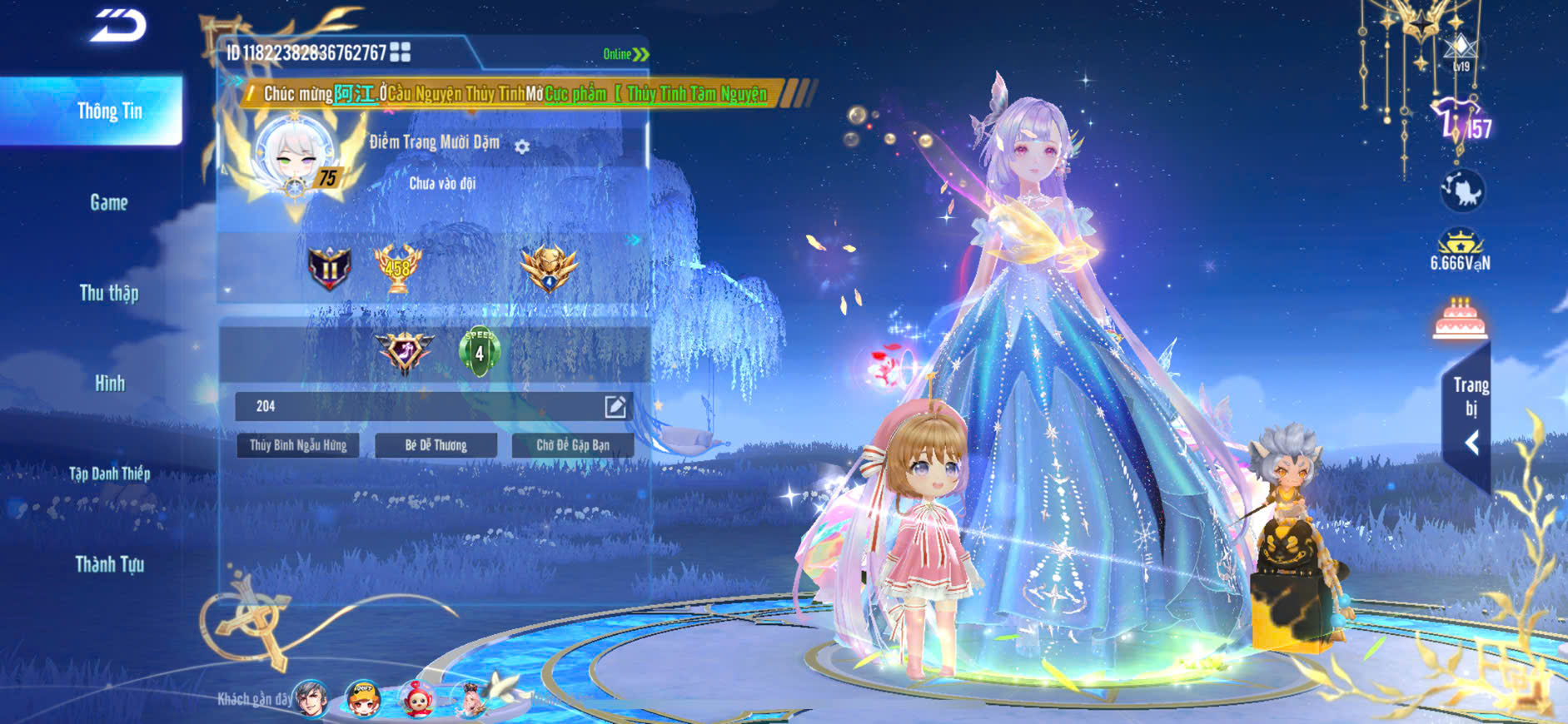Screen dimensions: 1568x724
Task: Click the green Speed 4 badge
Action: [479, 352]
